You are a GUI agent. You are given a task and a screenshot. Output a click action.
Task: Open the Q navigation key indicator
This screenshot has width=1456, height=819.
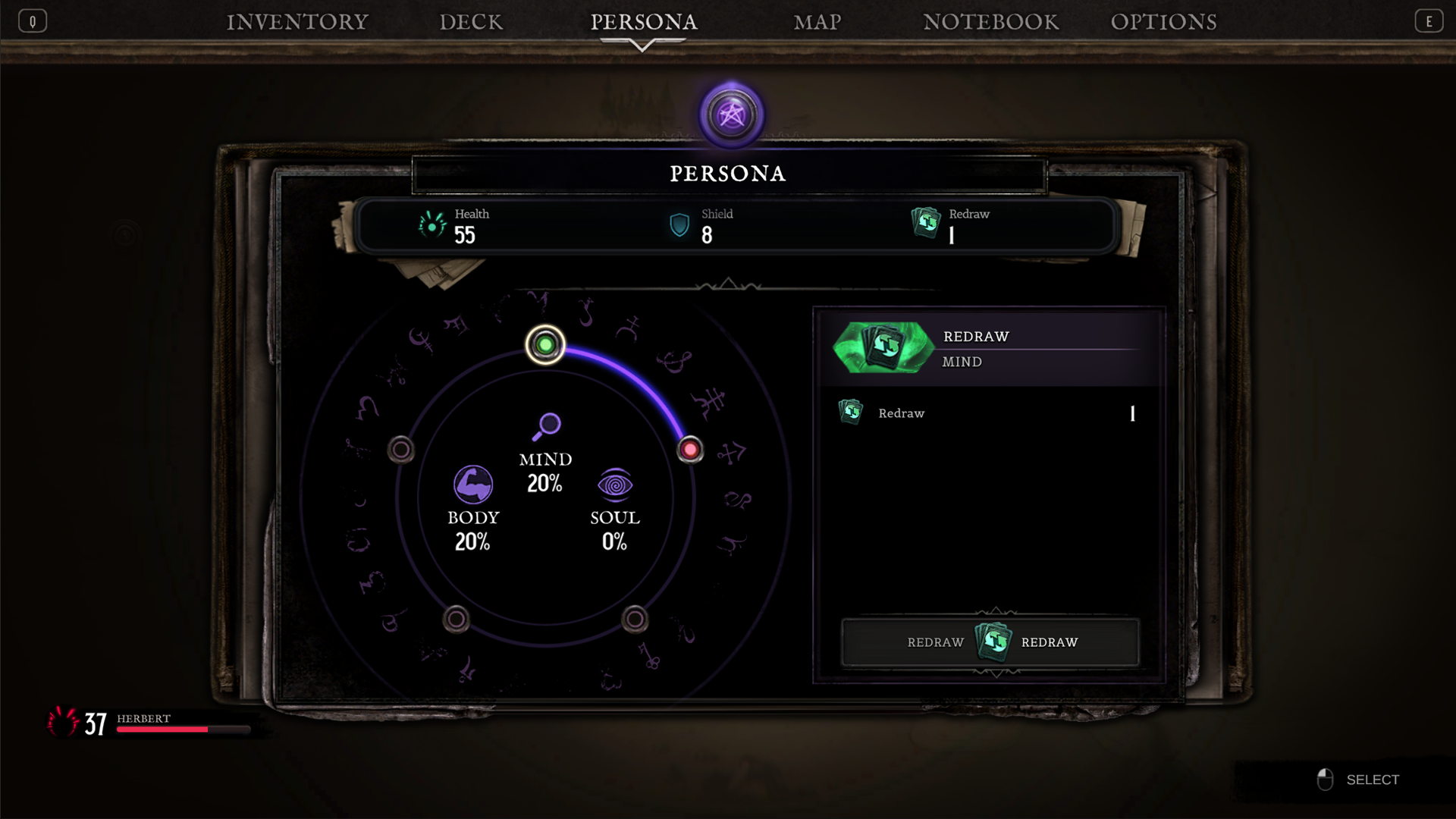[x=32, y=20]
